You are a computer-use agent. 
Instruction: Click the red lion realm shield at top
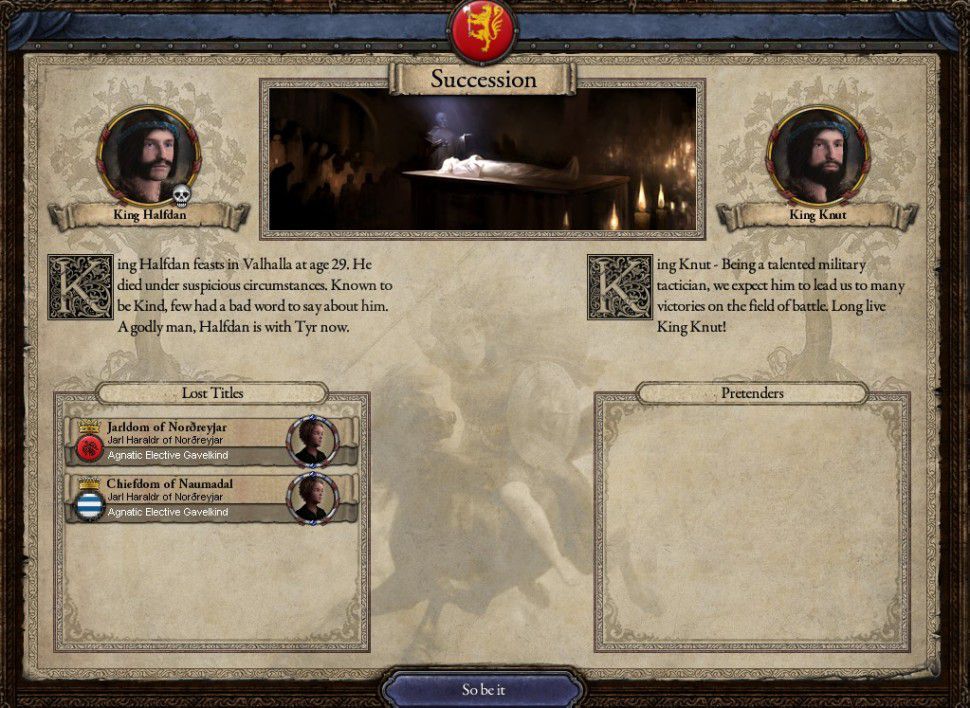pos(484,29)
